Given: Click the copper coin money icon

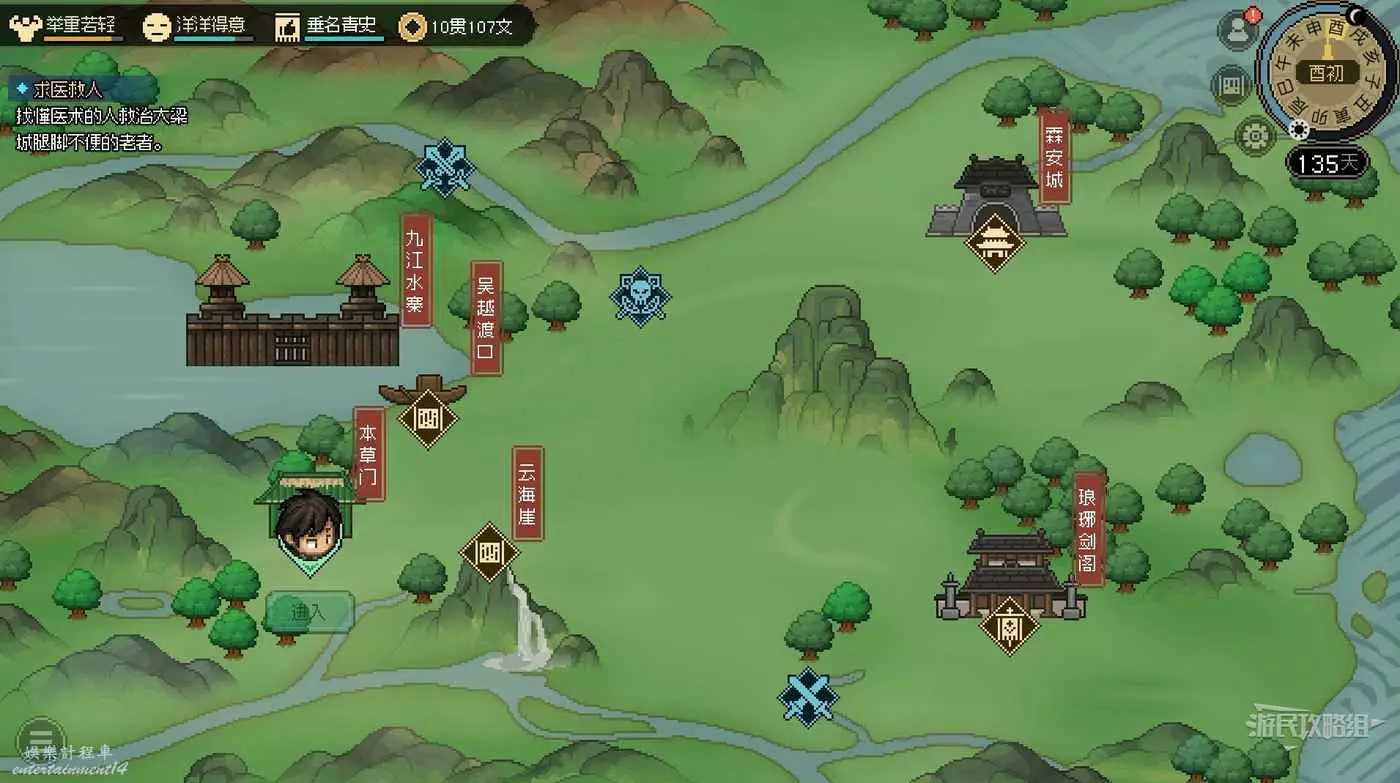Looking at the screenshot, I should tap(412, 27).
